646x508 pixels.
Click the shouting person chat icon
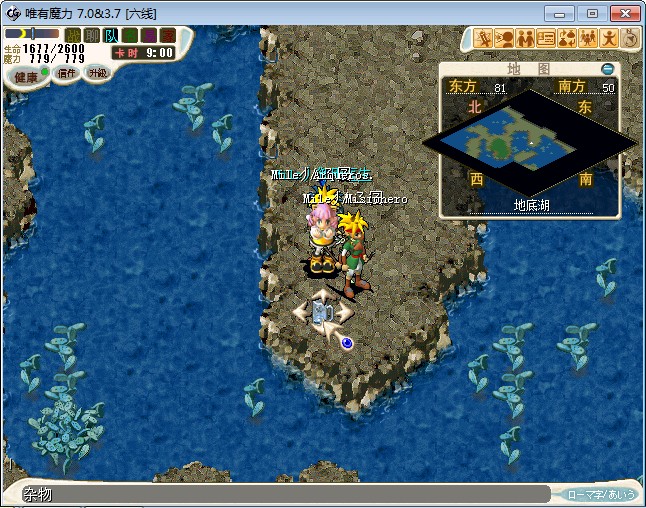coord(505,39)
